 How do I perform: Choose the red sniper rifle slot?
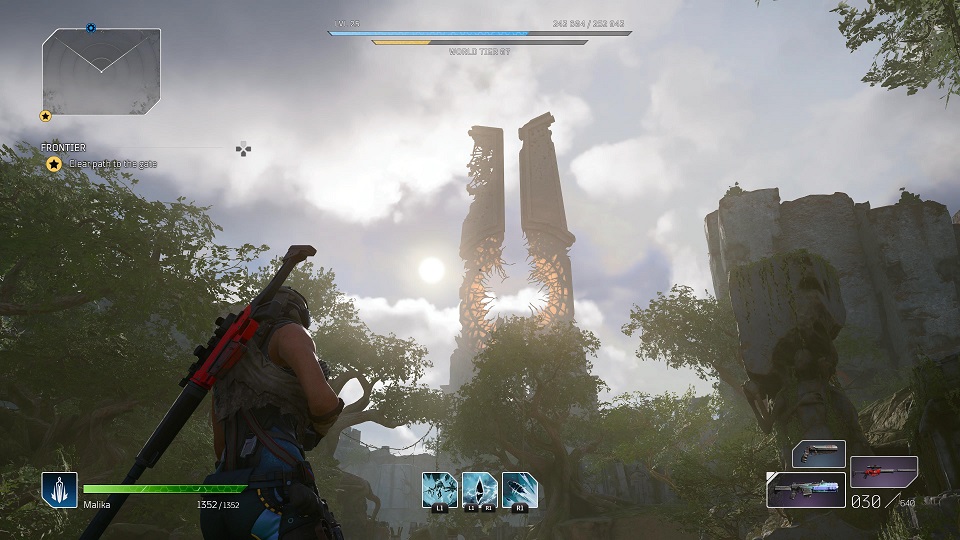coord(884,470)
